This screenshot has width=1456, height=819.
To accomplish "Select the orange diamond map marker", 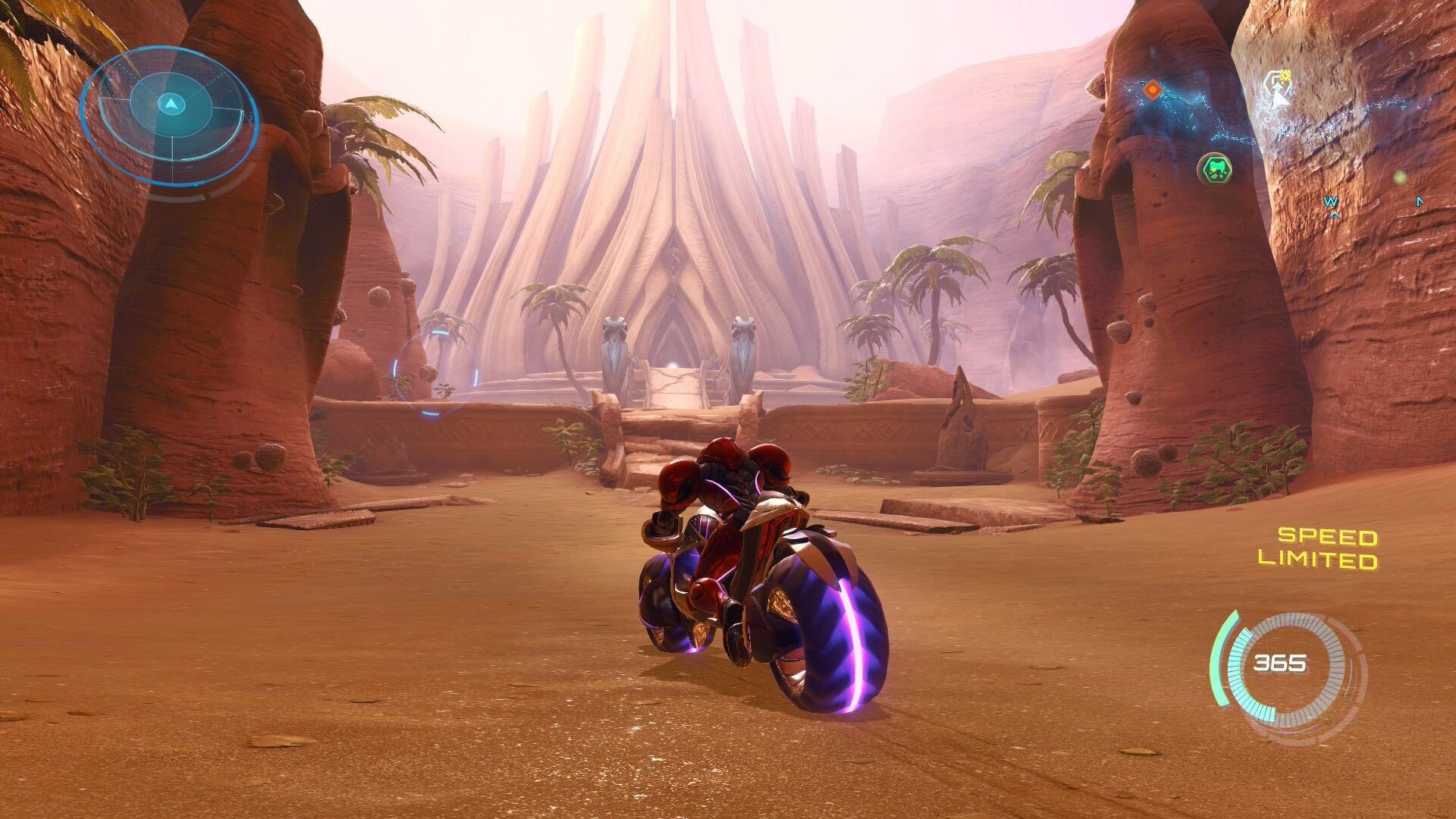I will (1153, 91).
